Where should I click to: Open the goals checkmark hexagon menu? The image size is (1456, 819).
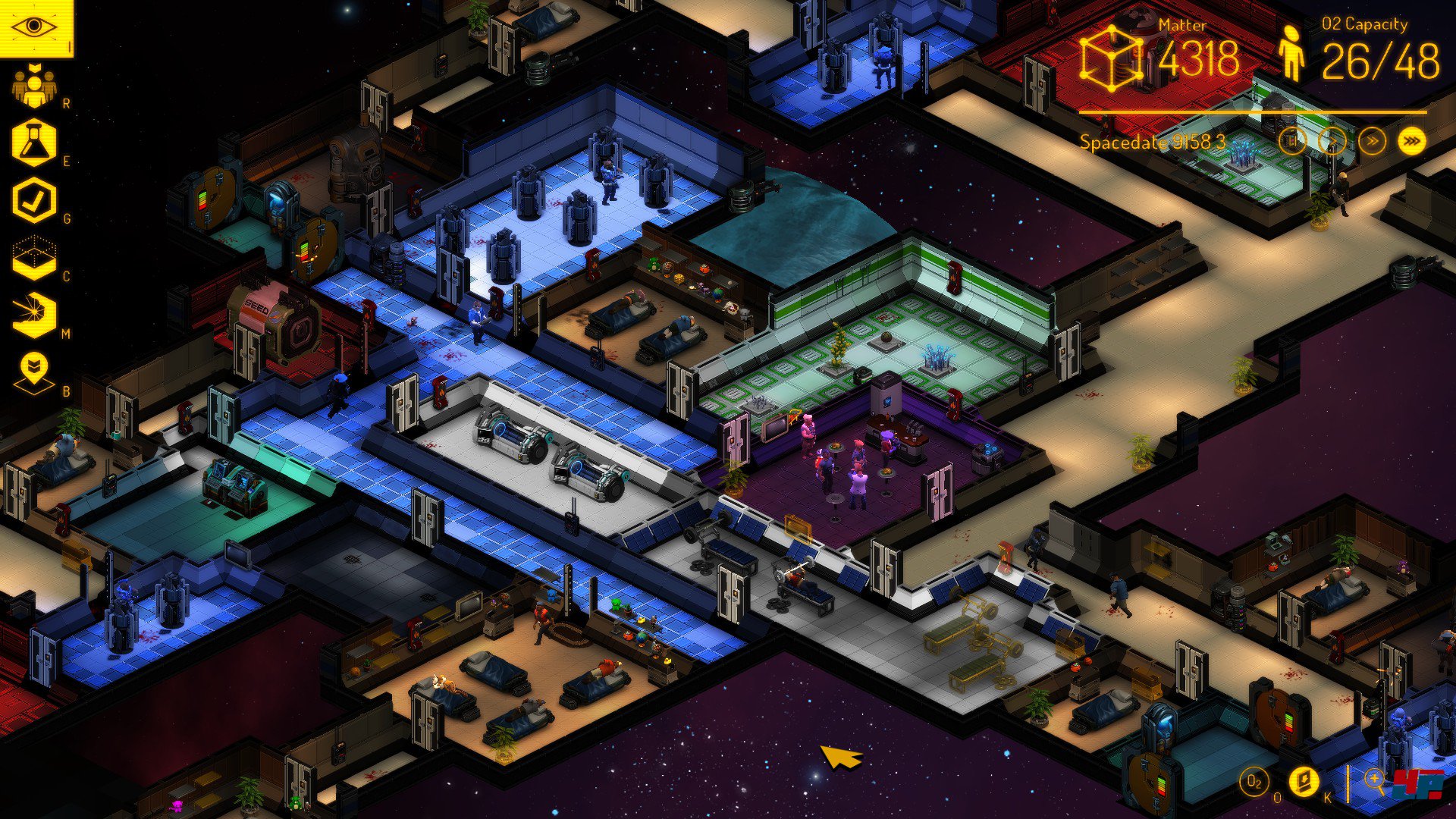(x=34, y=200)
